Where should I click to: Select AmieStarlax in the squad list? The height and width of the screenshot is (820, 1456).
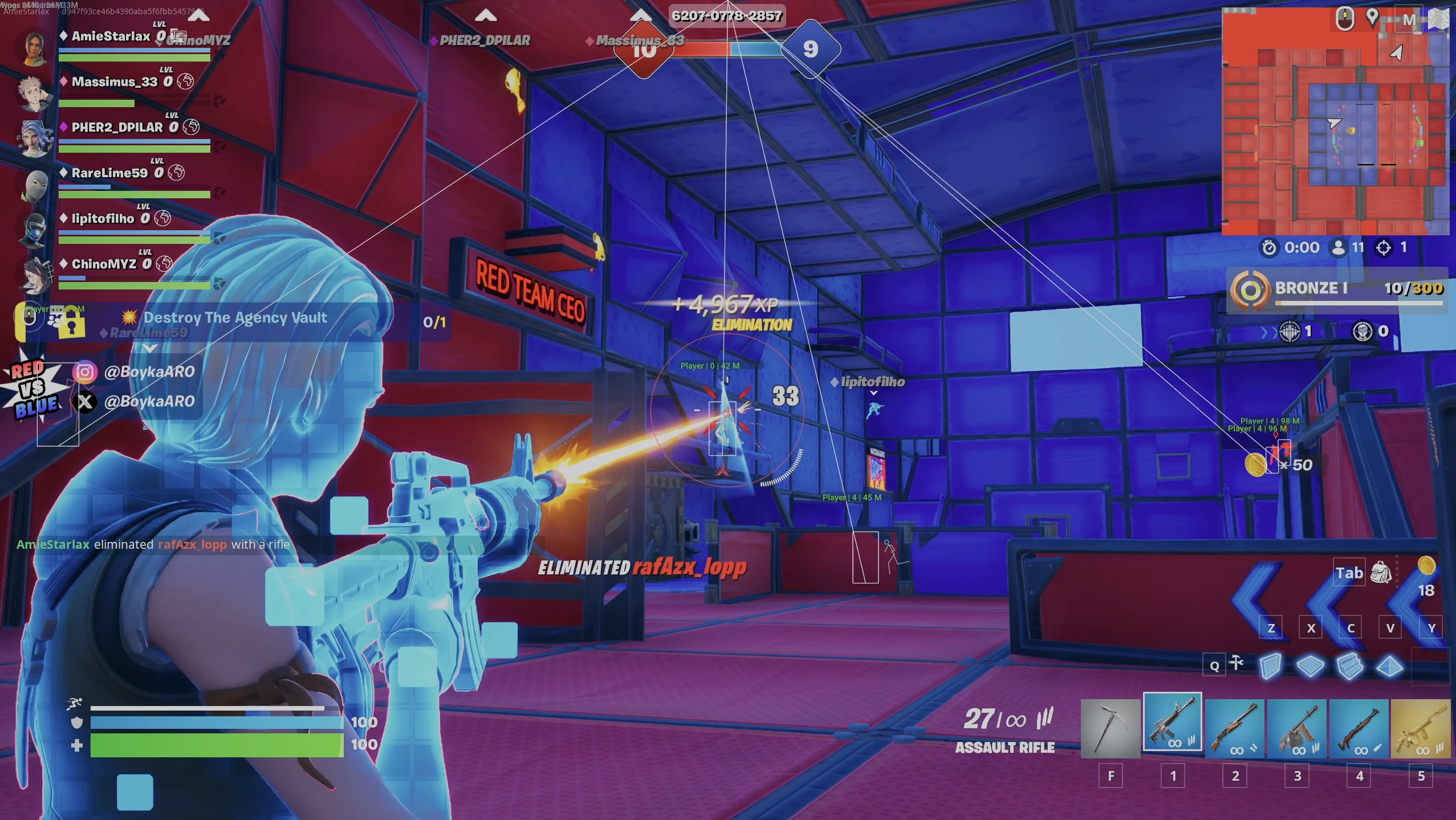(111, 36)
